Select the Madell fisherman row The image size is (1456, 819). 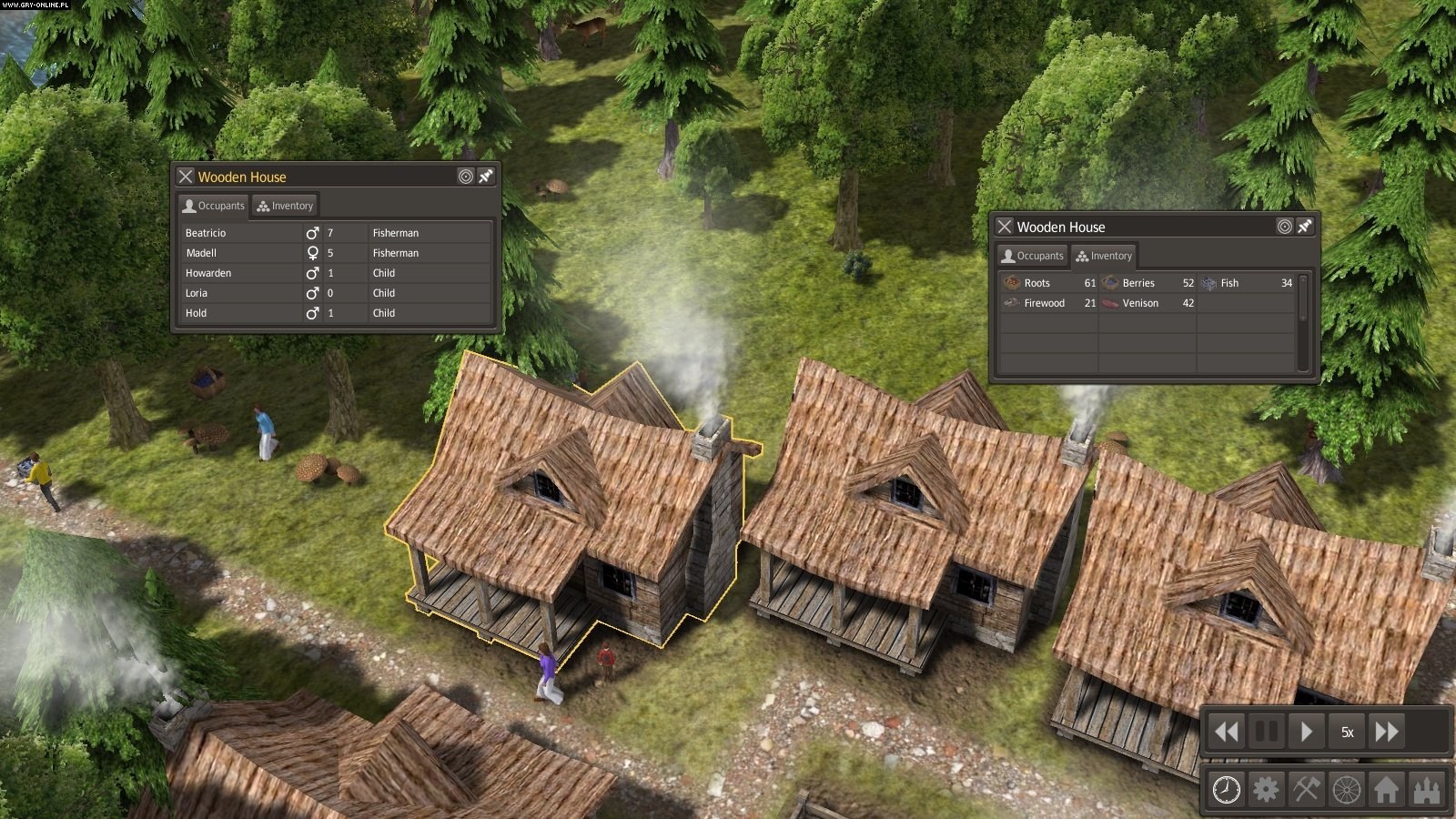pyautogui.click(x=202, y=253)
